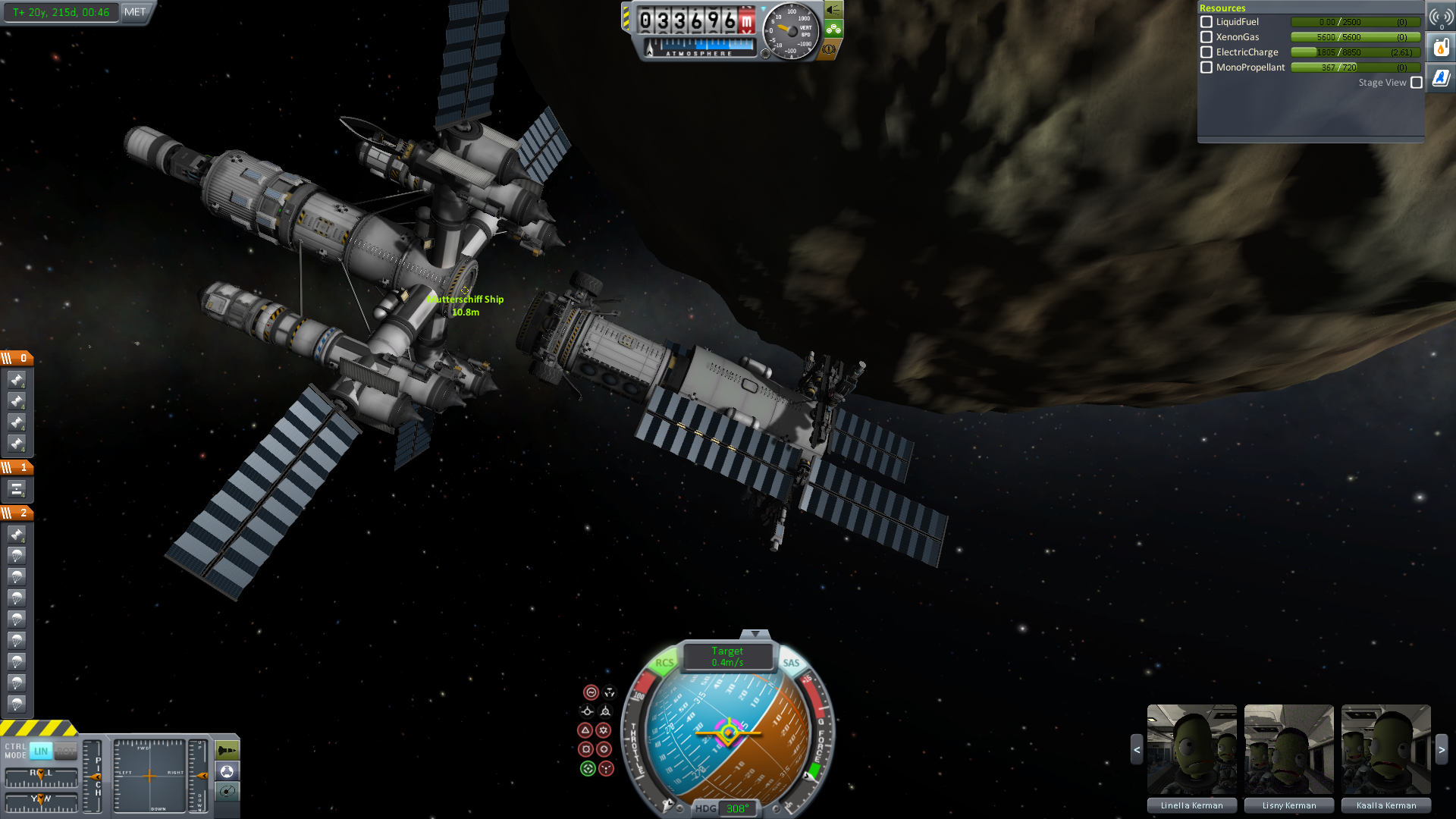The image size is (1456, 819).
Task: Select the LIN control mode button
Action: [x=41, y=751]
